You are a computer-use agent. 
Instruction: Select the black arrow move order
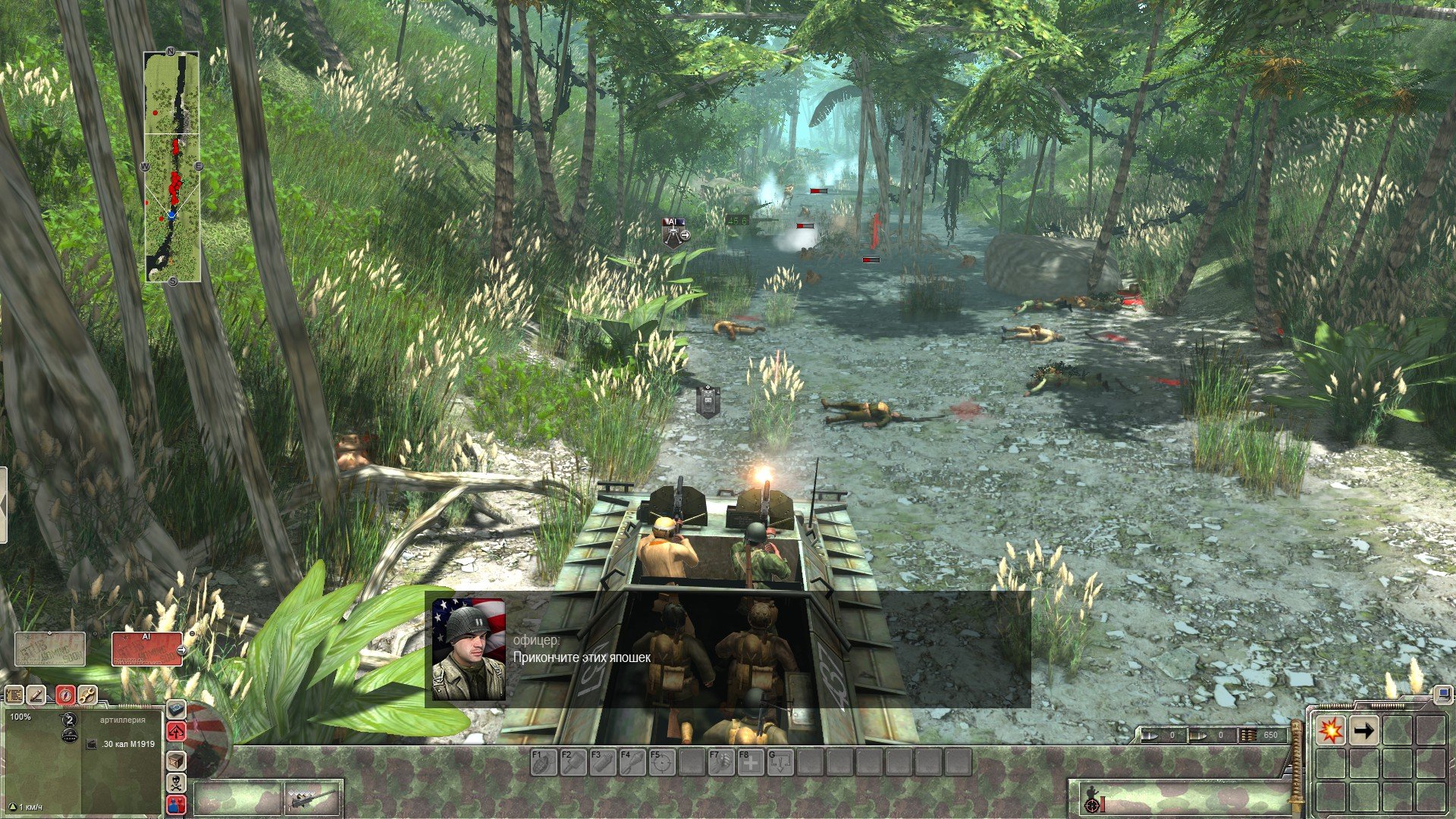tap(1363, 731)
